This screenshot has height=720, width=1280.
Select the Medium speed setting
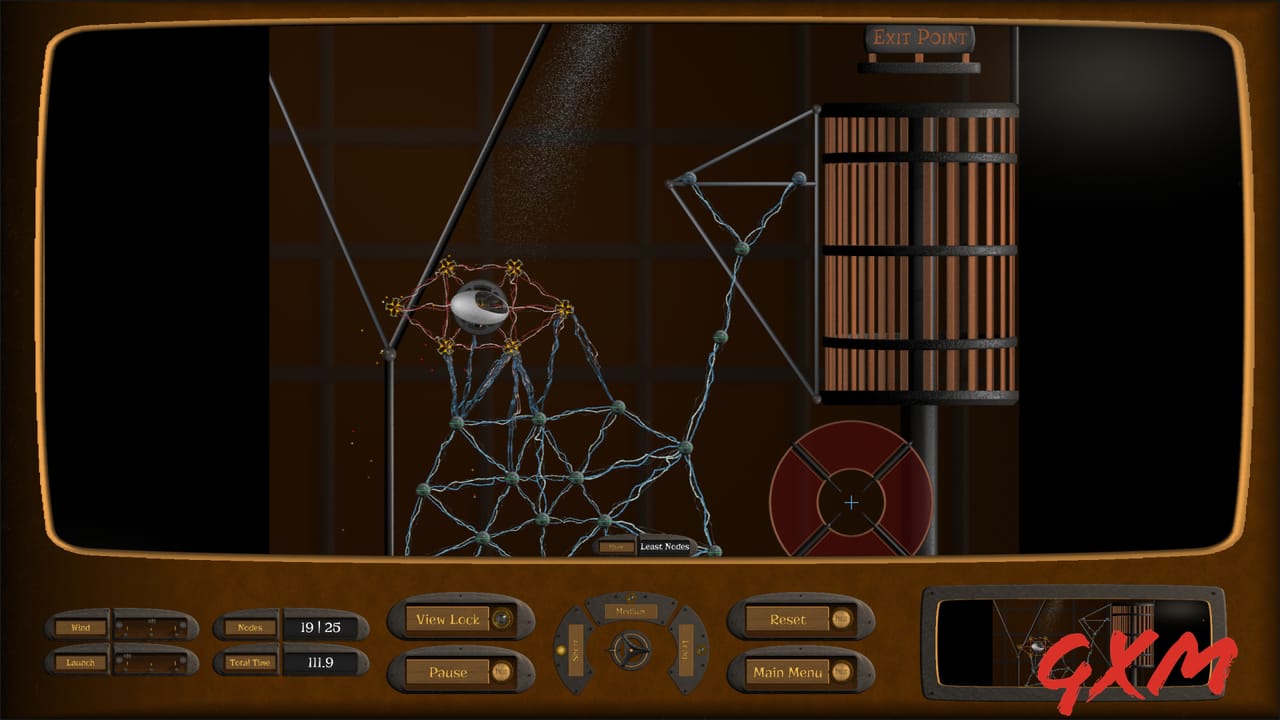[x=631, y=611]
